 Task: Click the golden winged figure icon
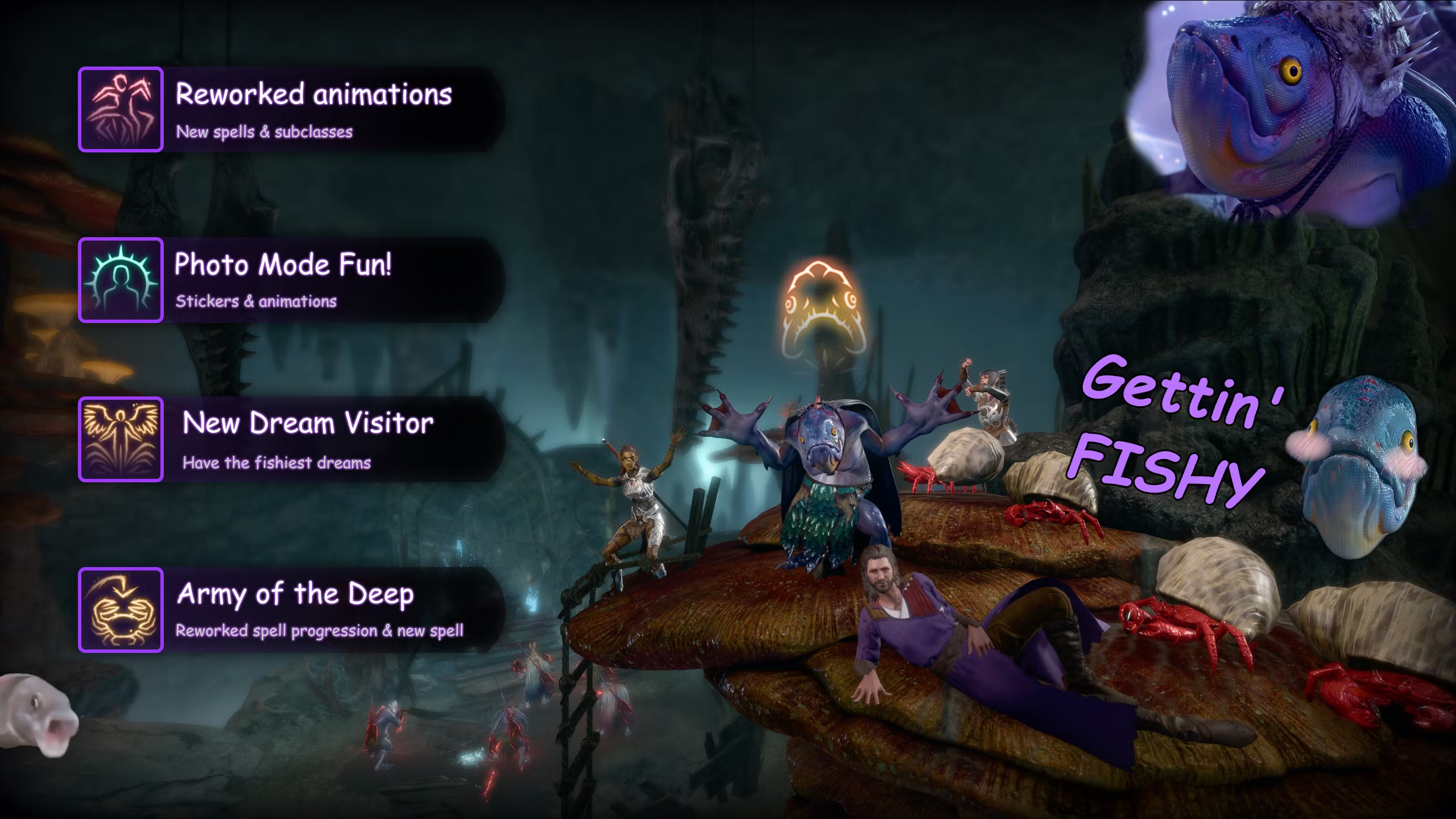[121, 439]
